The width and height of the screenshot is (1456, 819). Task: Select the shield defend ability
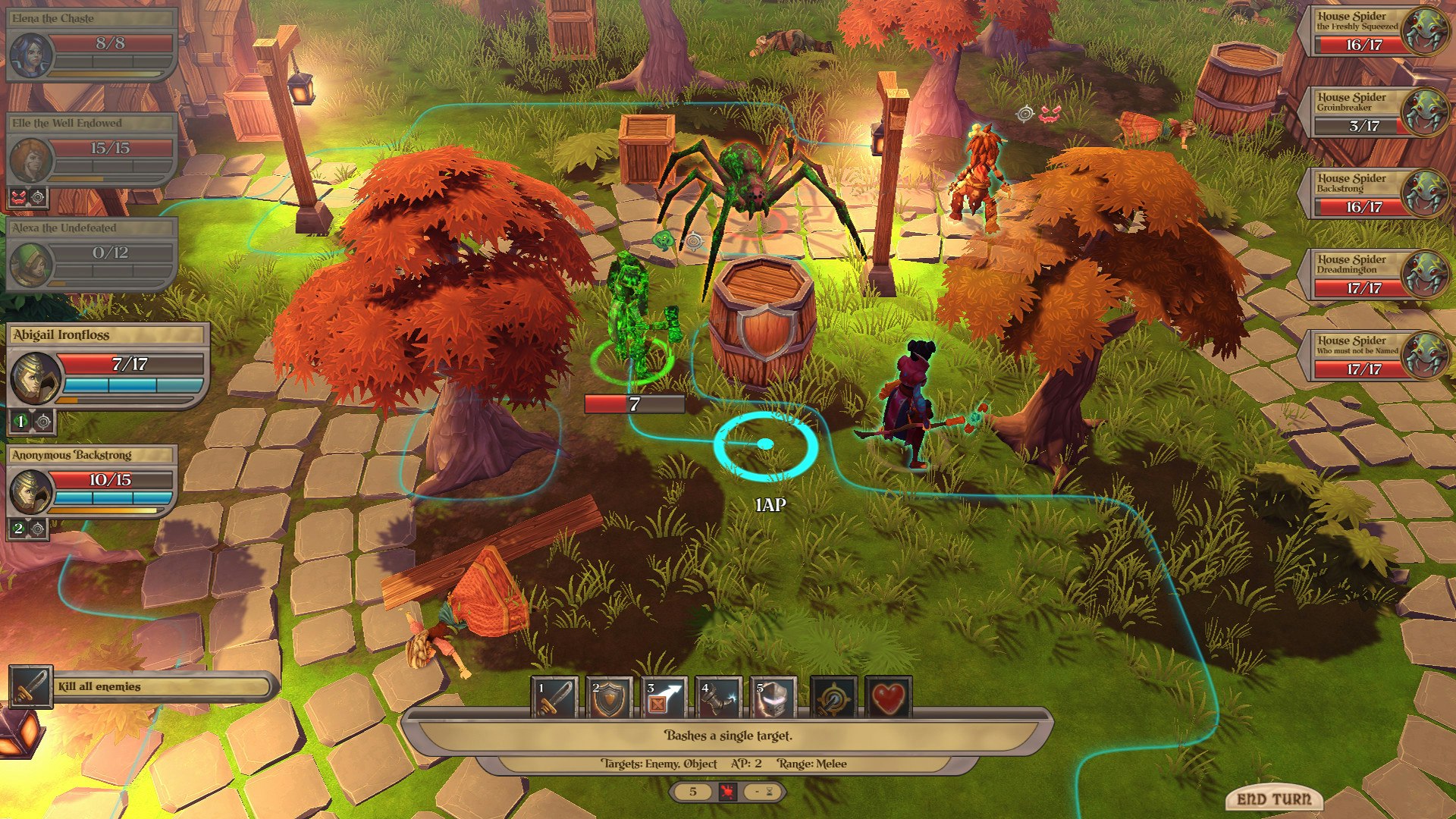(610, 698)
